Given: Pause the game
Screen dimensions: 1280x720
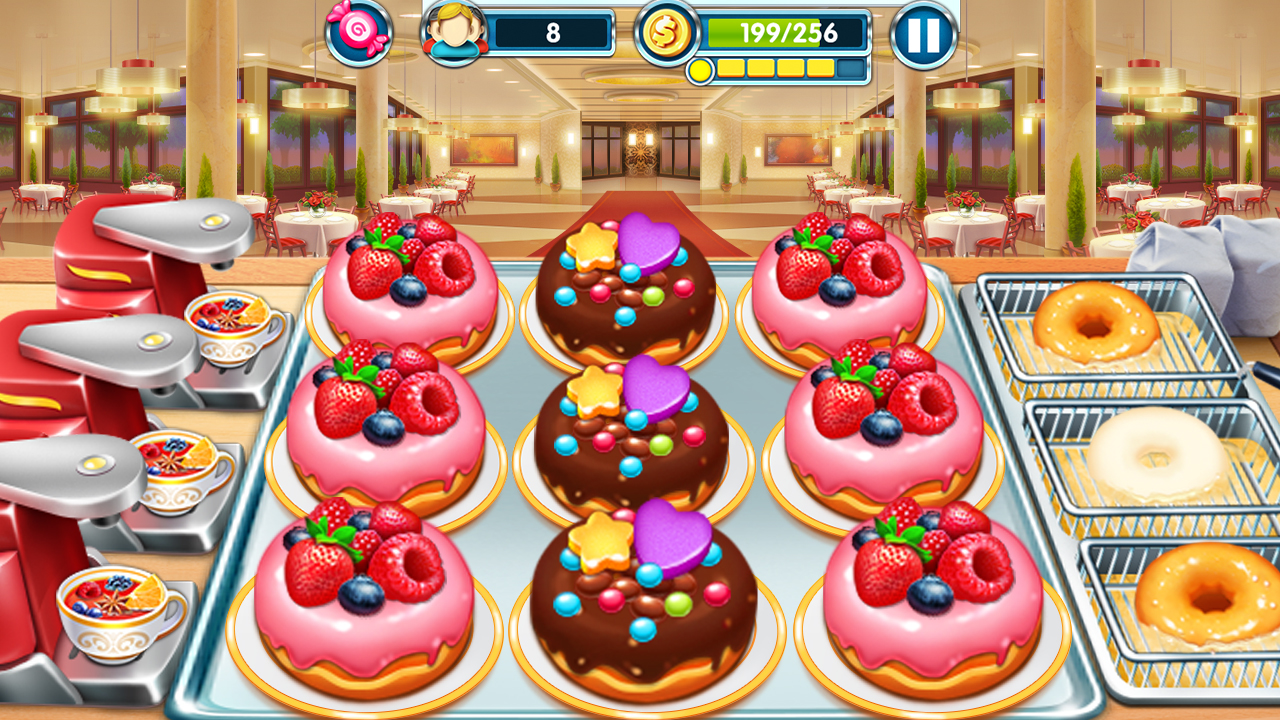Looking at the screenshot, I should (922, 33).
